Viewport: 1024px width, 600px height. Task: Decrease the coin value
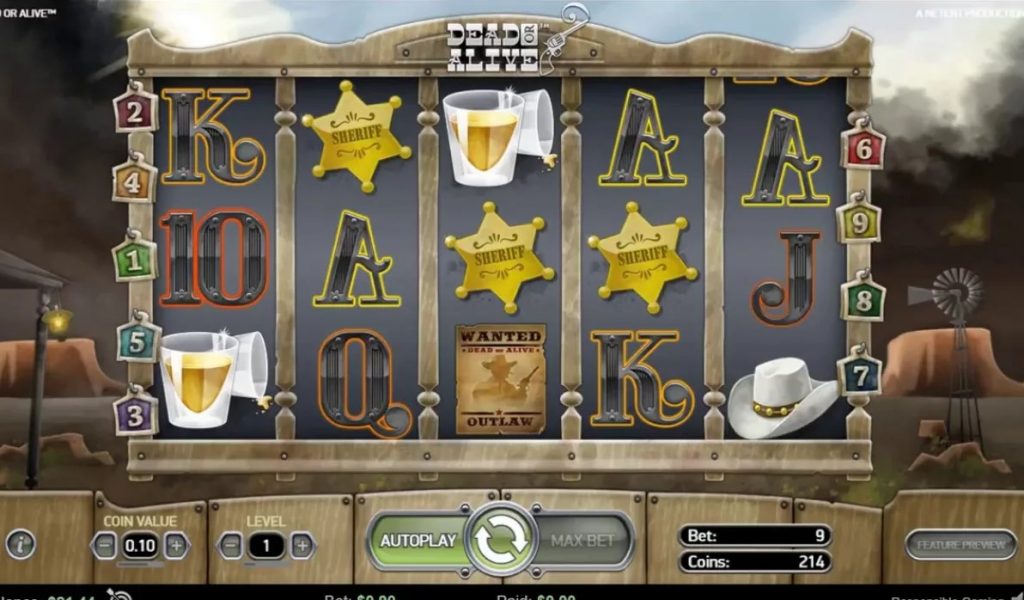(105, 545)
